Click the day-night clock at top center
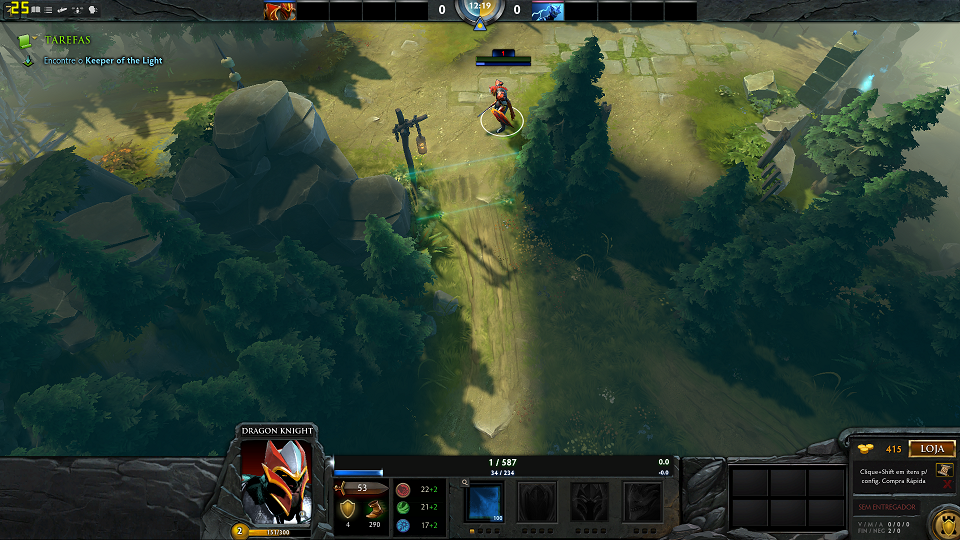This screenshot has width=960, height=540. [x=480, y=9]
